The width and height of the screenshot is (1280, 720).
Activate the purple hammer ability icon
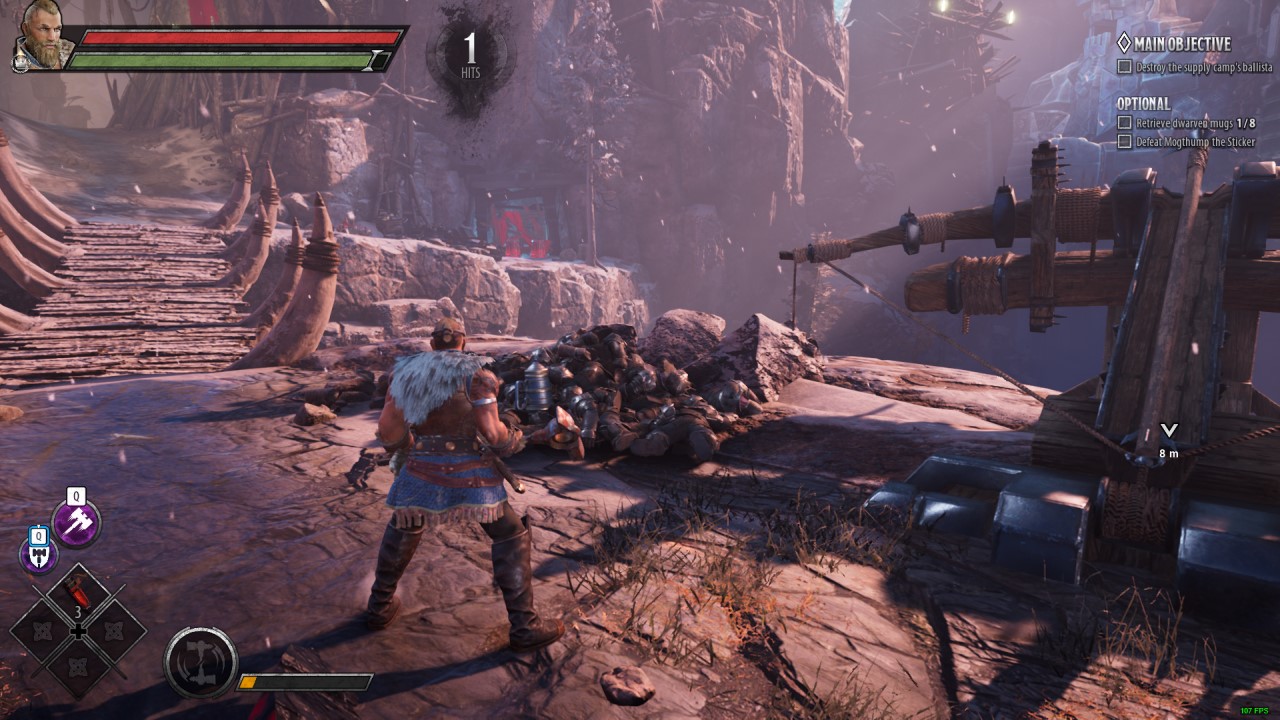tap(77, 523)
